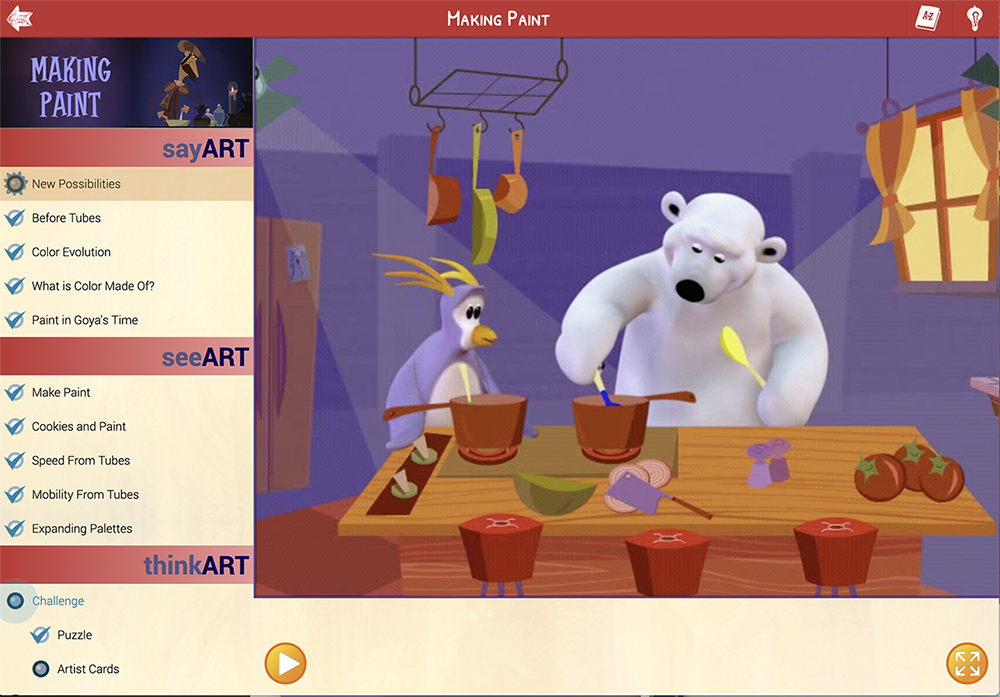Open the Artist Cards activity
1000x697 pixels.
pyautogui.click(x=88, y=669)
